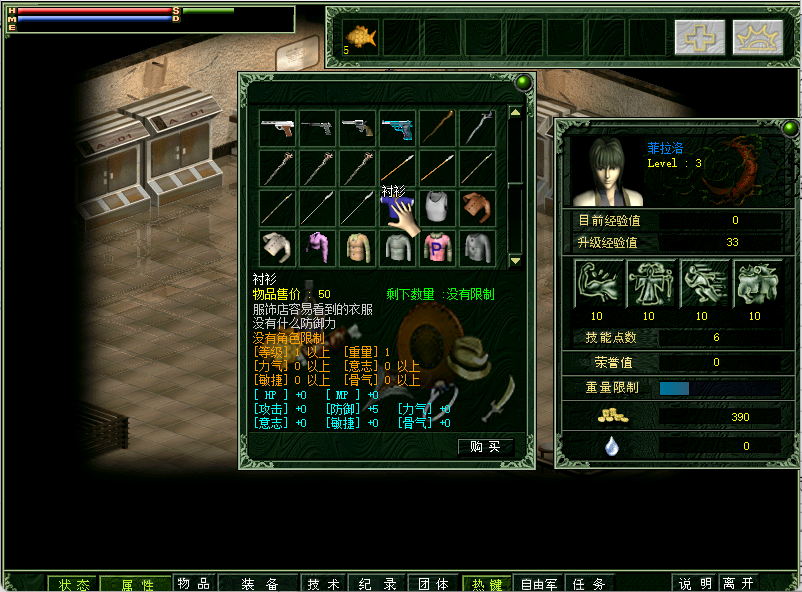Select the cyan pistol in shop

point(397,128)
